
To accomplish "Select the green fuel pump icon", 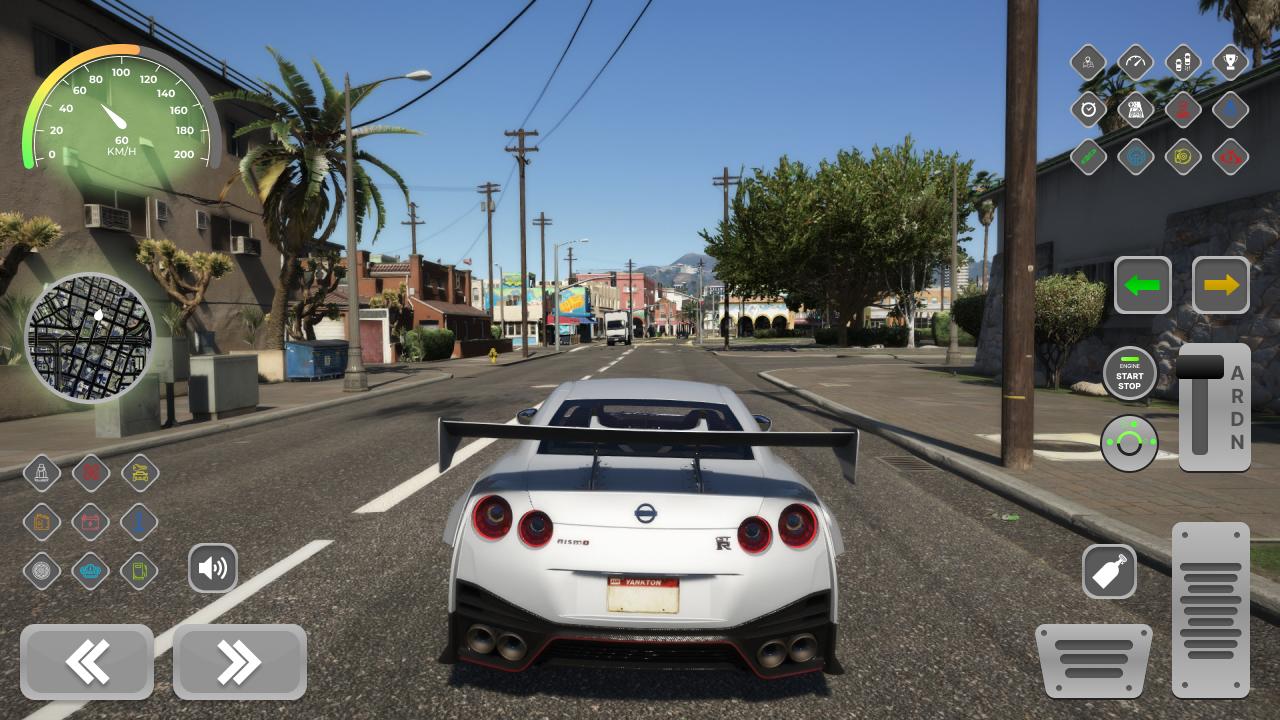I will click(x=138, y=570).
